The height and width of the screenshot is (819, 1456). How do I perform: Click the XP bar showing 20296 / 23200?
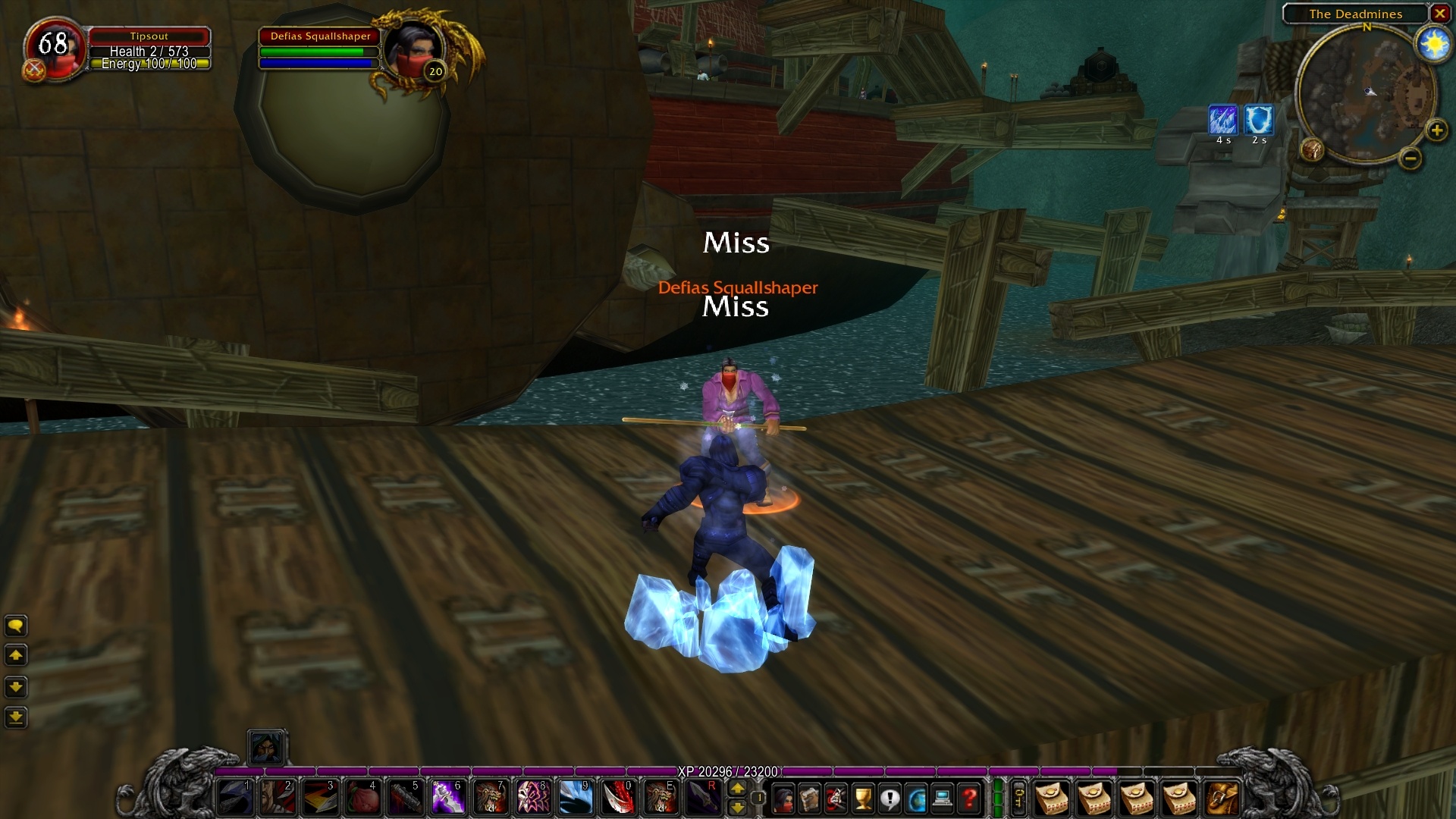pos(728,772)
